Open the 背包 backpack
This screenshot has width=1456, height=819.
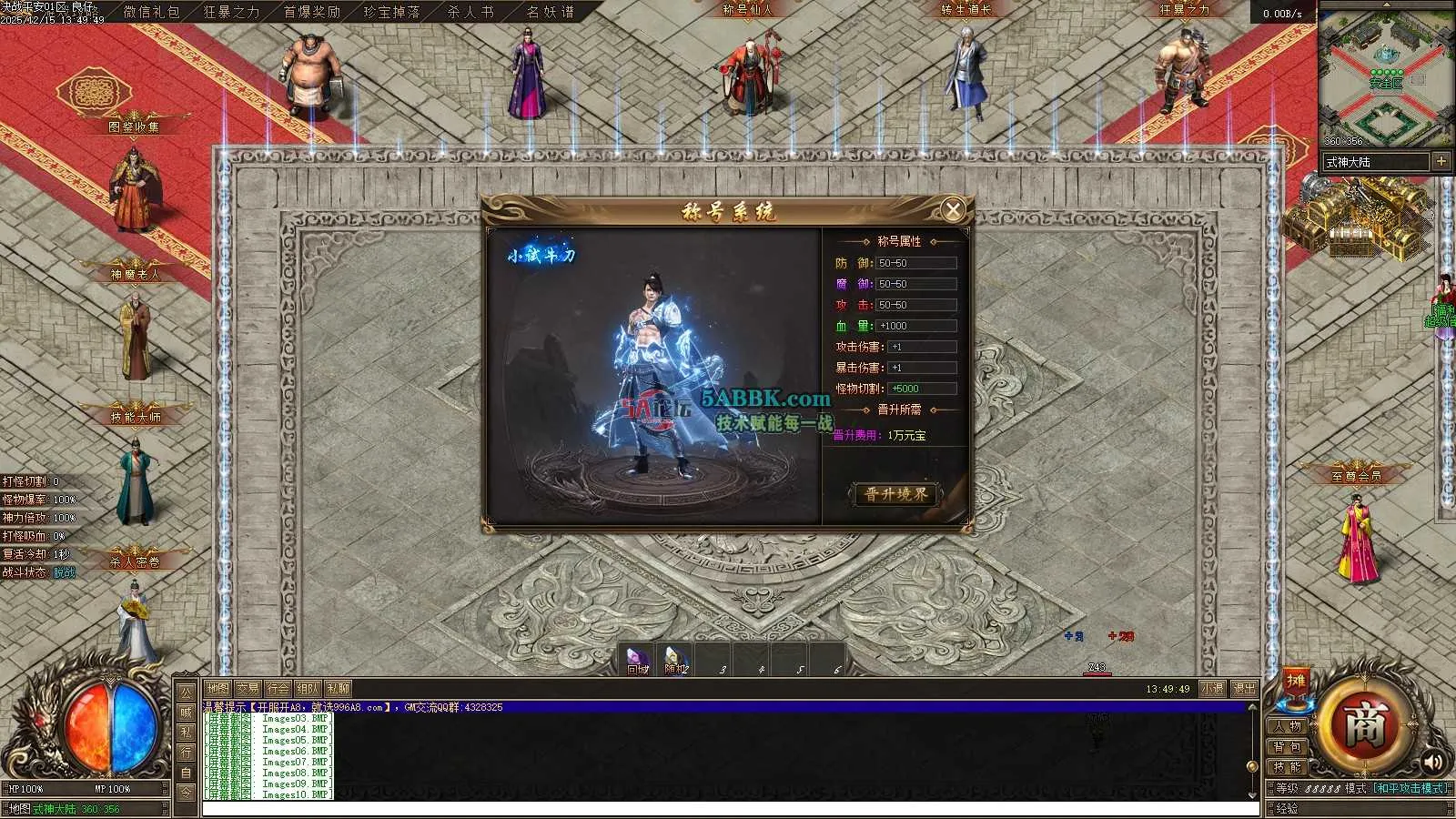(1288, 747)
